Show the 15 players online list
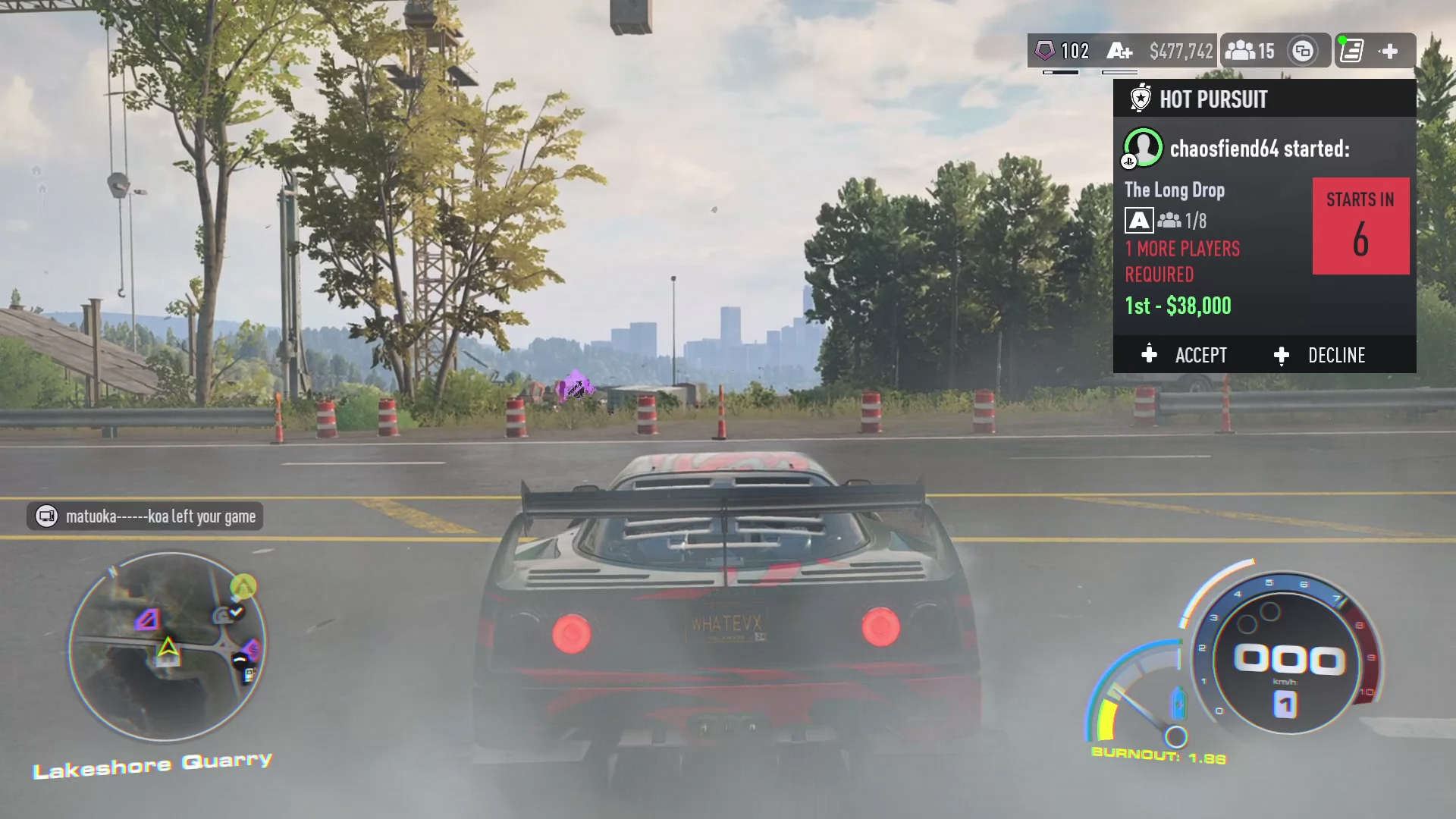Screen dimensions: 1456x819 (1250, 51)
